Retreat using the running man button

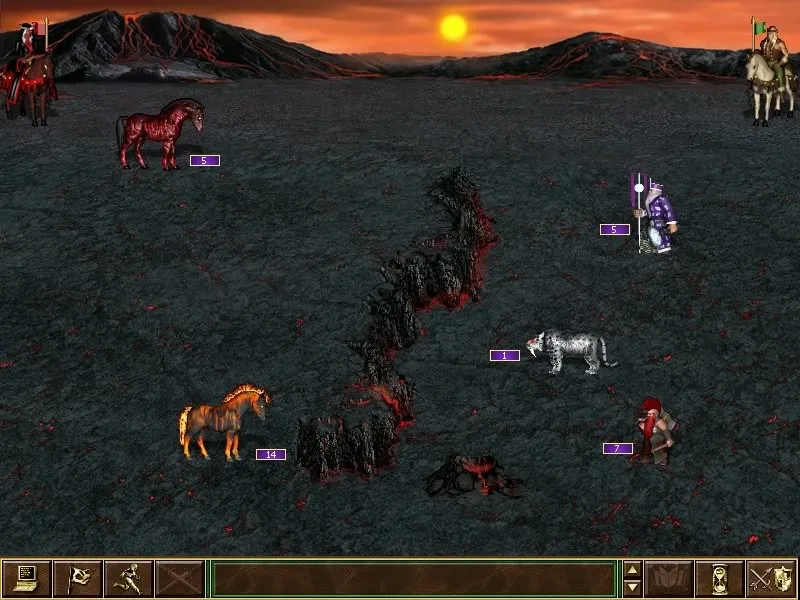129,578
